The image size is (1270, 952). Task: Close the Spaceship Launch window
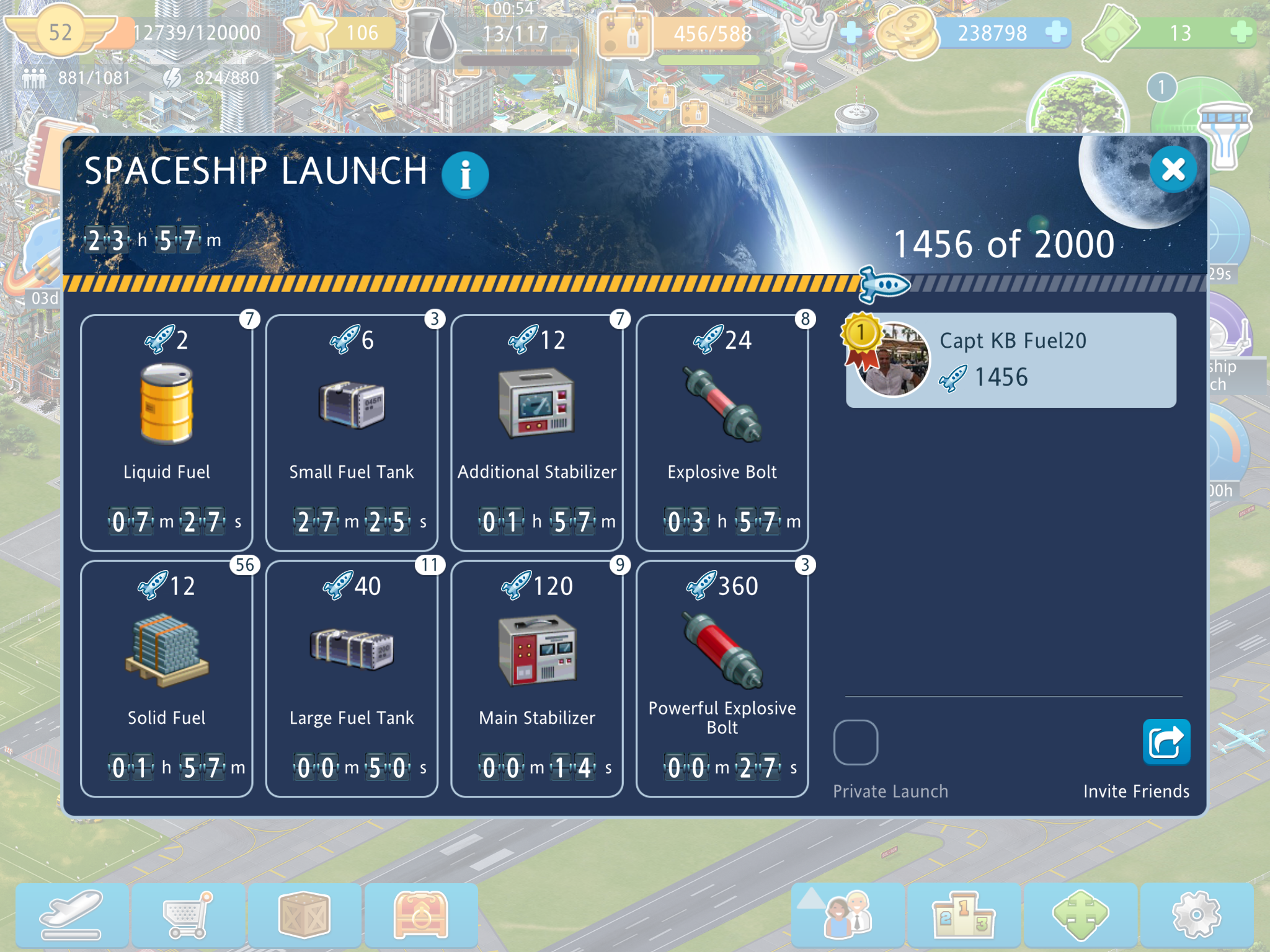click(x=1173, y=170)
